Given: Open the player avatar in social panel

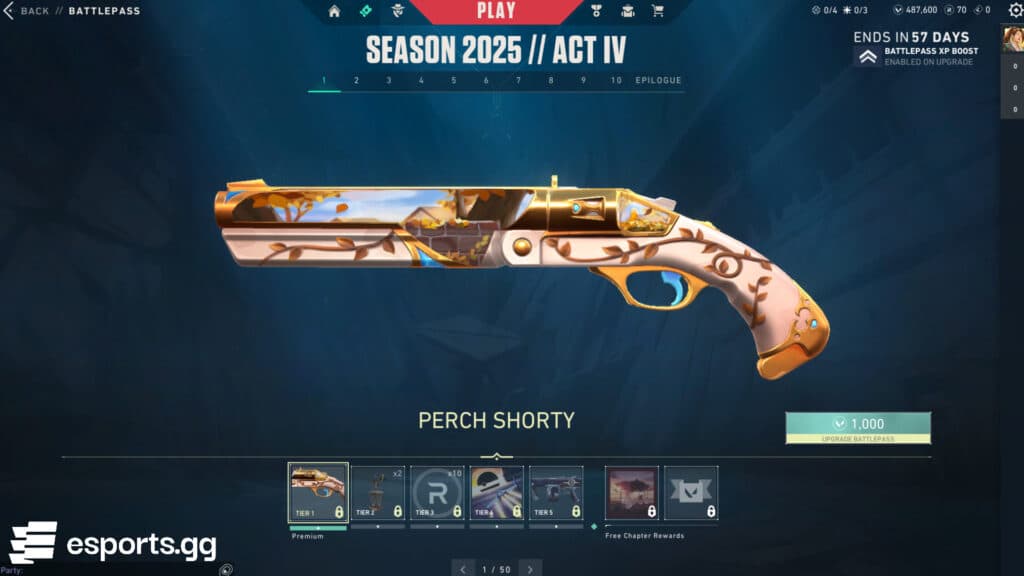Looking at the screenshot, I should click(x=1011, y=39).
